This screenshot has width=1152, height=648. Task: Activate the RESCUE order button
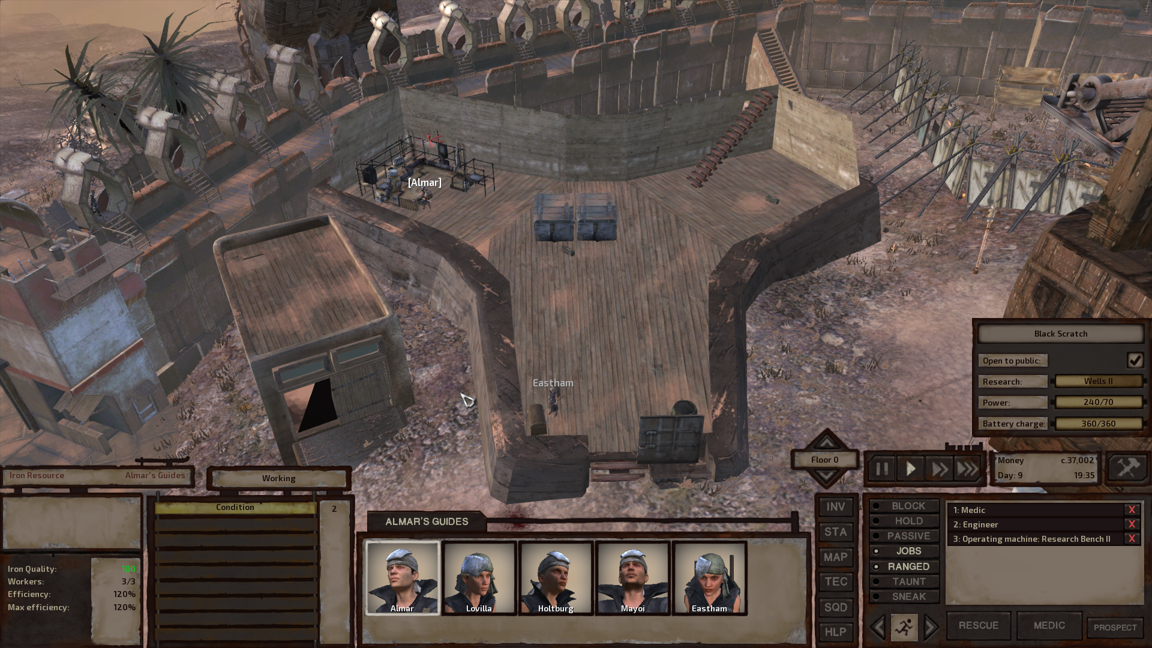978,625
